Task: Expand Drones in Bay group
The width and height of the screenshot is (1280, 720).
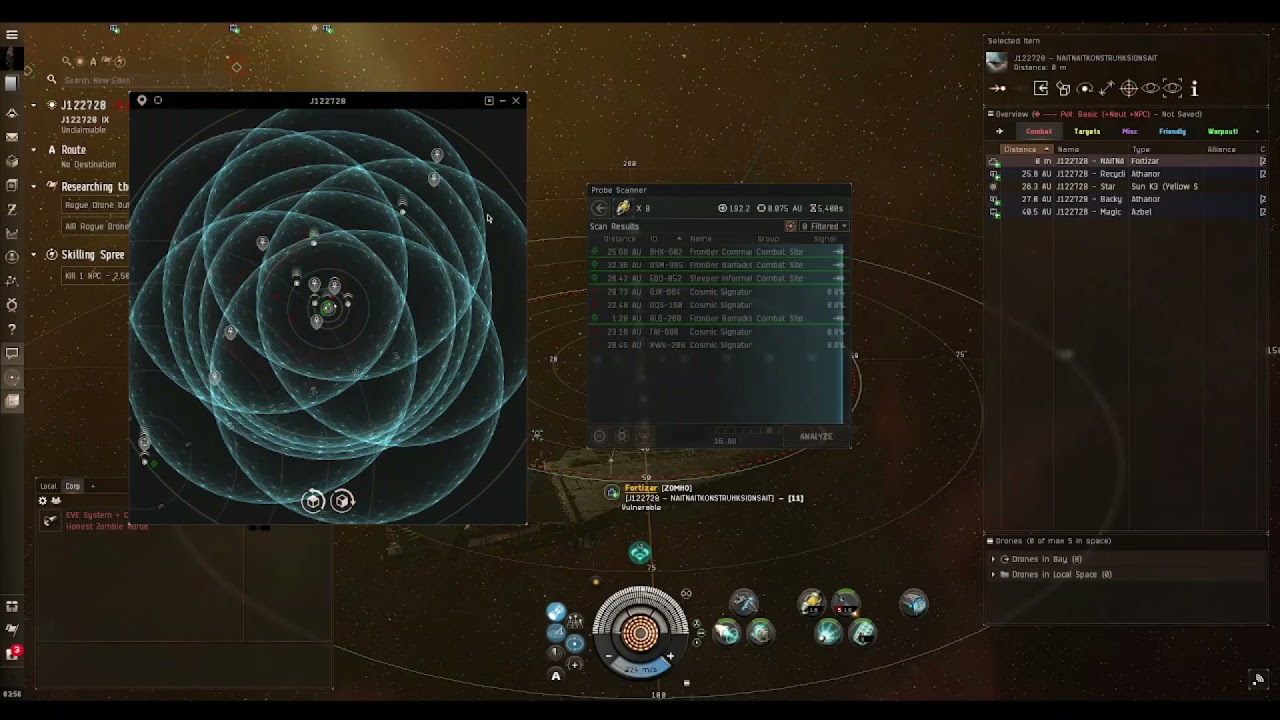Action: coord(993,559)
